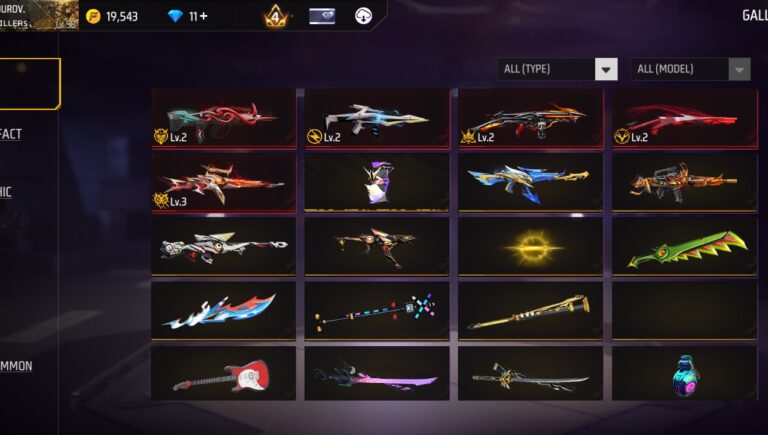Select the golden staff skin
768x435 pixels.
tap(530, 310)
